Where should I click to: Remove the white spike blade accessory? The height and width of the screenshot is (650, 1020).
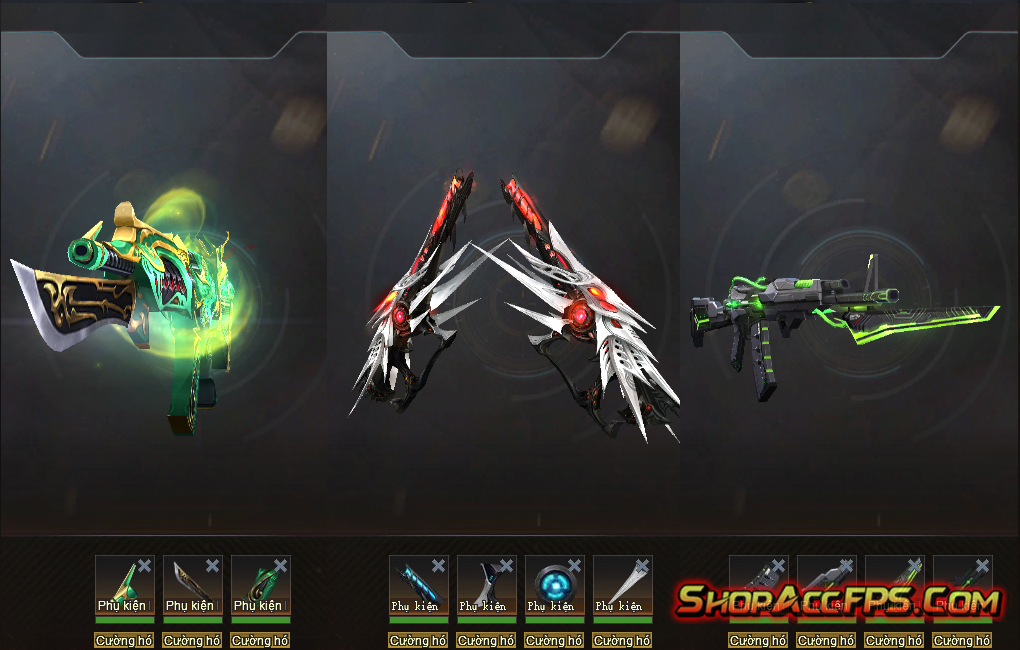click(x=643, y=566)
